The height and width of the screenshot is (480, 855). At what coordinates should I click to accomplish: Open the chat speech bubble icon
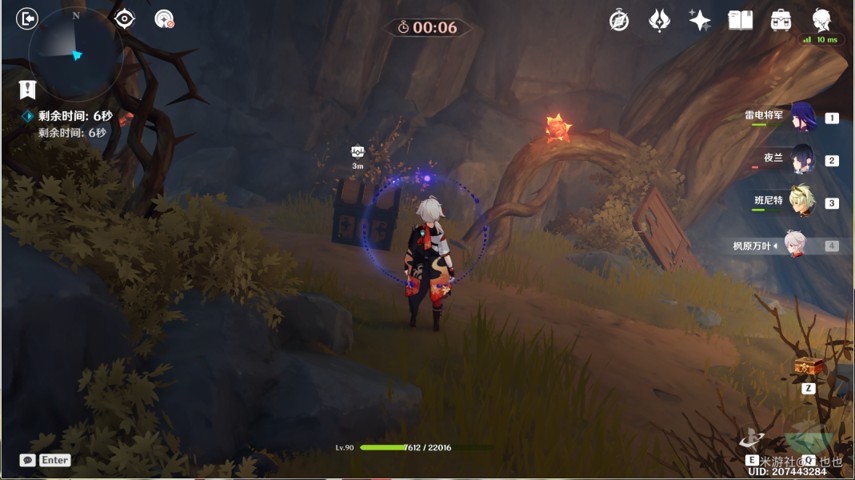pyautogui.click(x=27, y=460)
